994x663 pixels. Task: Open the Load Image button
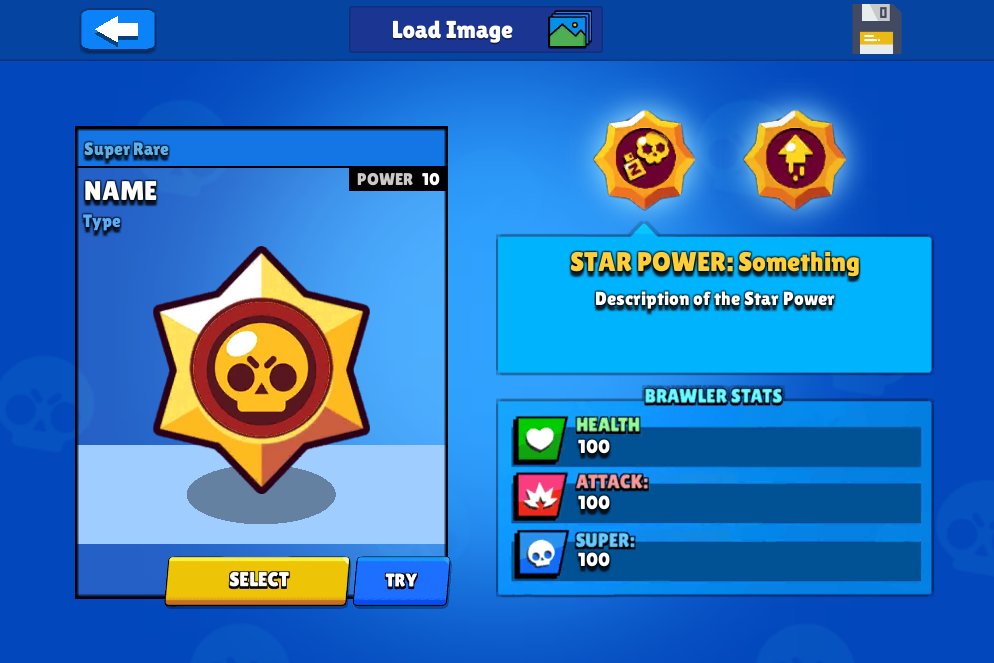(475, 30)
